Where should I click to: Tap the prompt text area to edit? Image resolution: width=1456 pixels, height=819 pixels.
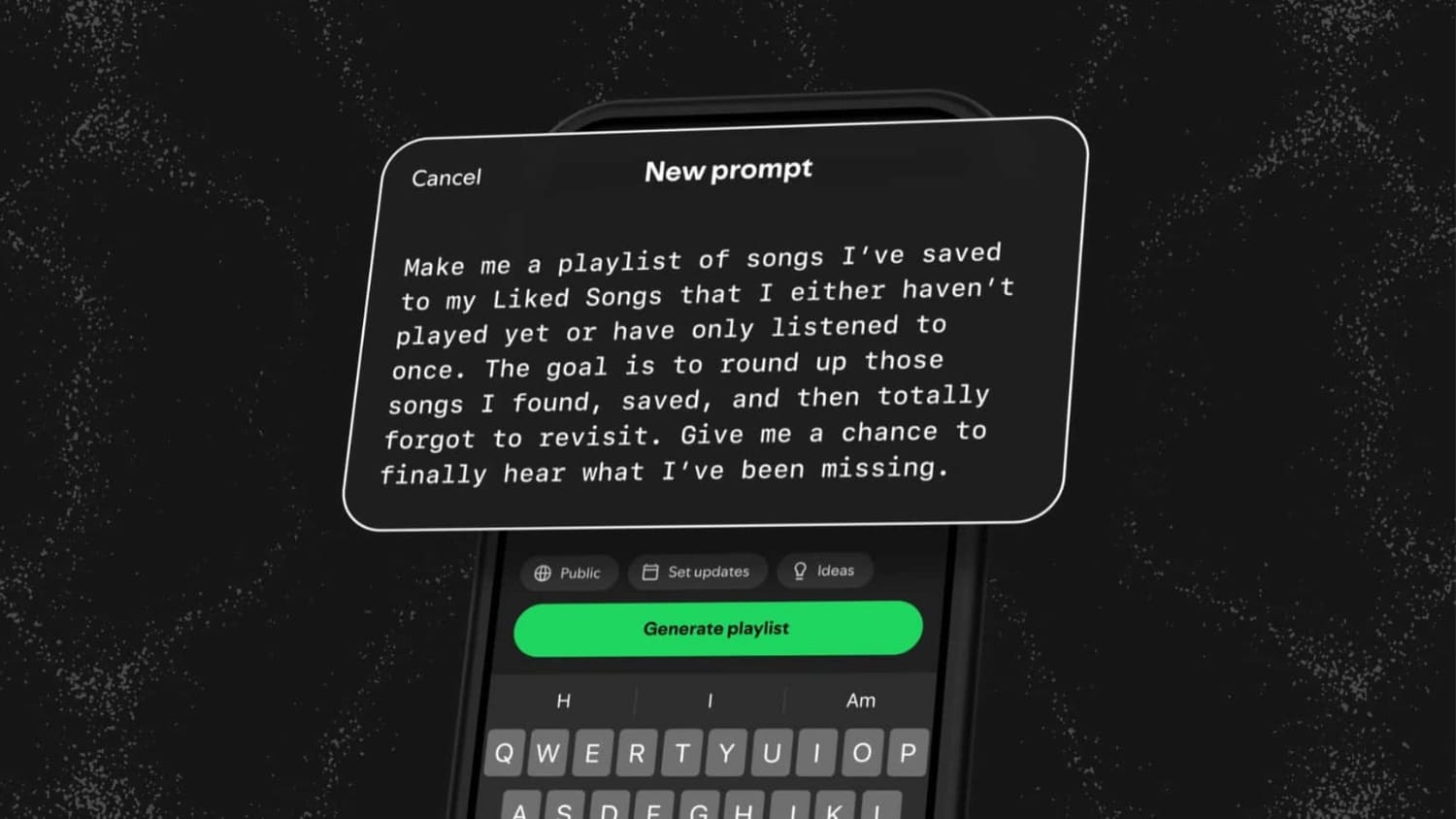[699, 364]
